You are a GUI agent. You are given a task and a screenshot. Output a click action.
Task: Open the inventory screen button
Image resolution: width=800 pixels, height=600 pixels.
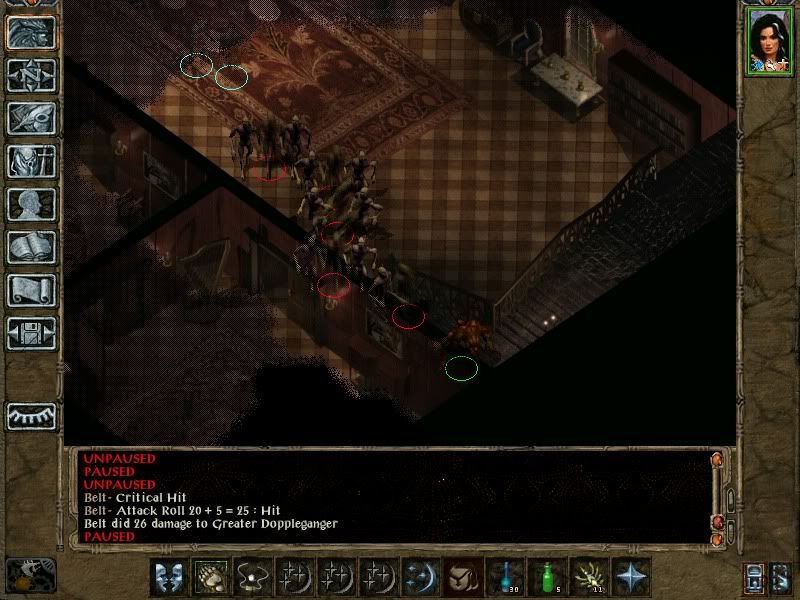click(31, 161)
